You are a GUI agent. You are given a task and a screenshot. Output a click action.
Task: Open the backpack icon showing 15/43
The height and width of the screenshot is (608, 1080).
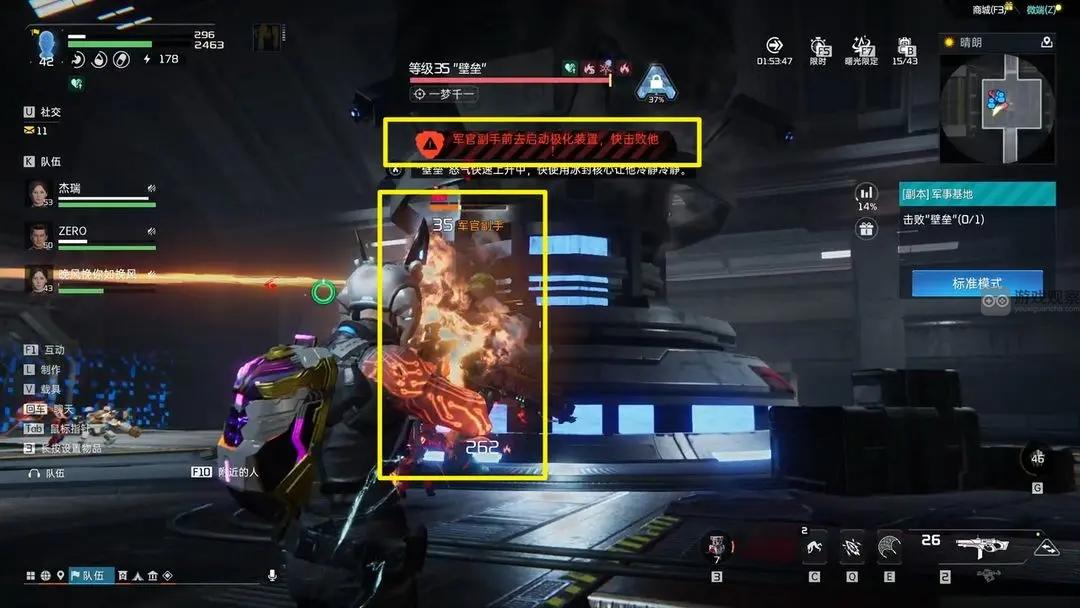coord(905,47)
